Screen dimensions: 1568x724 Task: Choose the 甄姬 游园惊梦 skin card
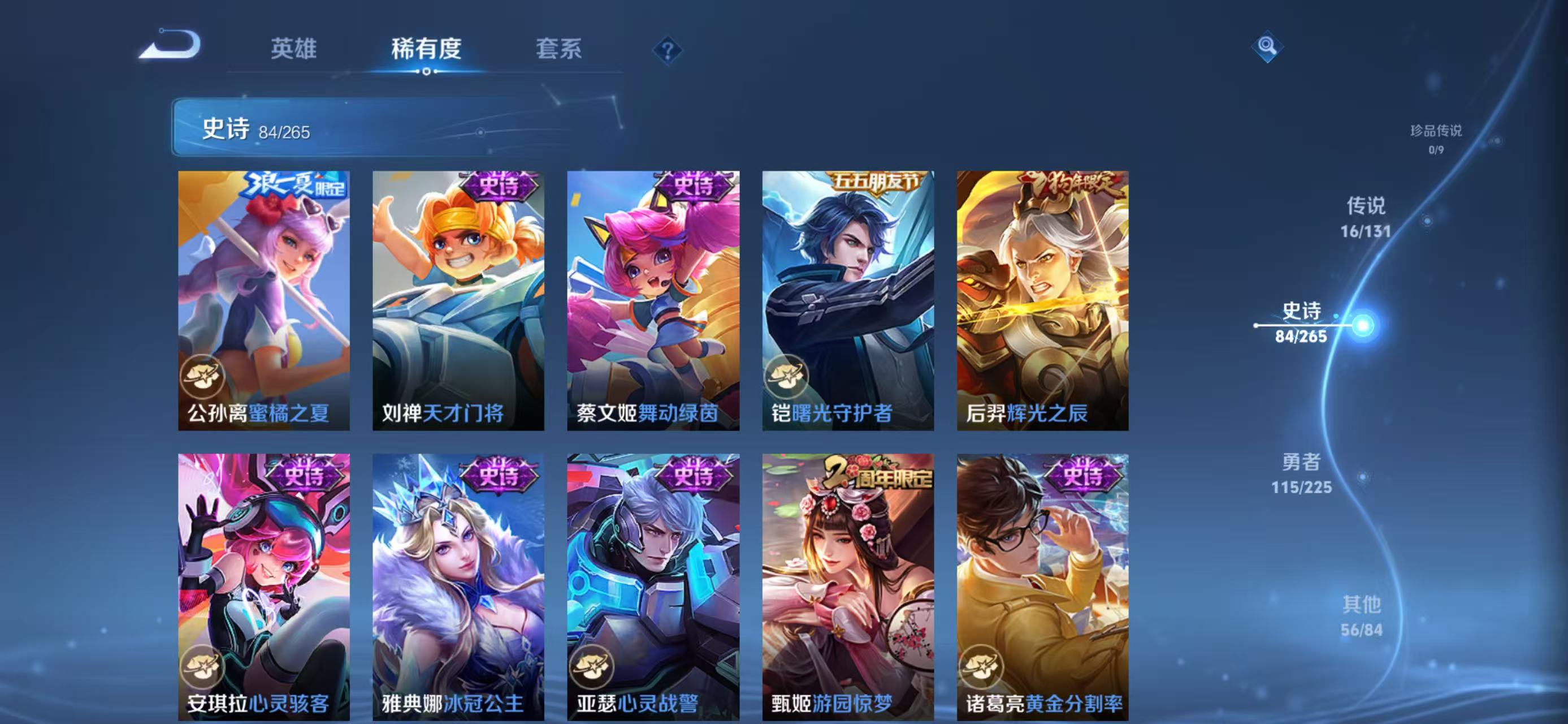click(x=848, y=587)
